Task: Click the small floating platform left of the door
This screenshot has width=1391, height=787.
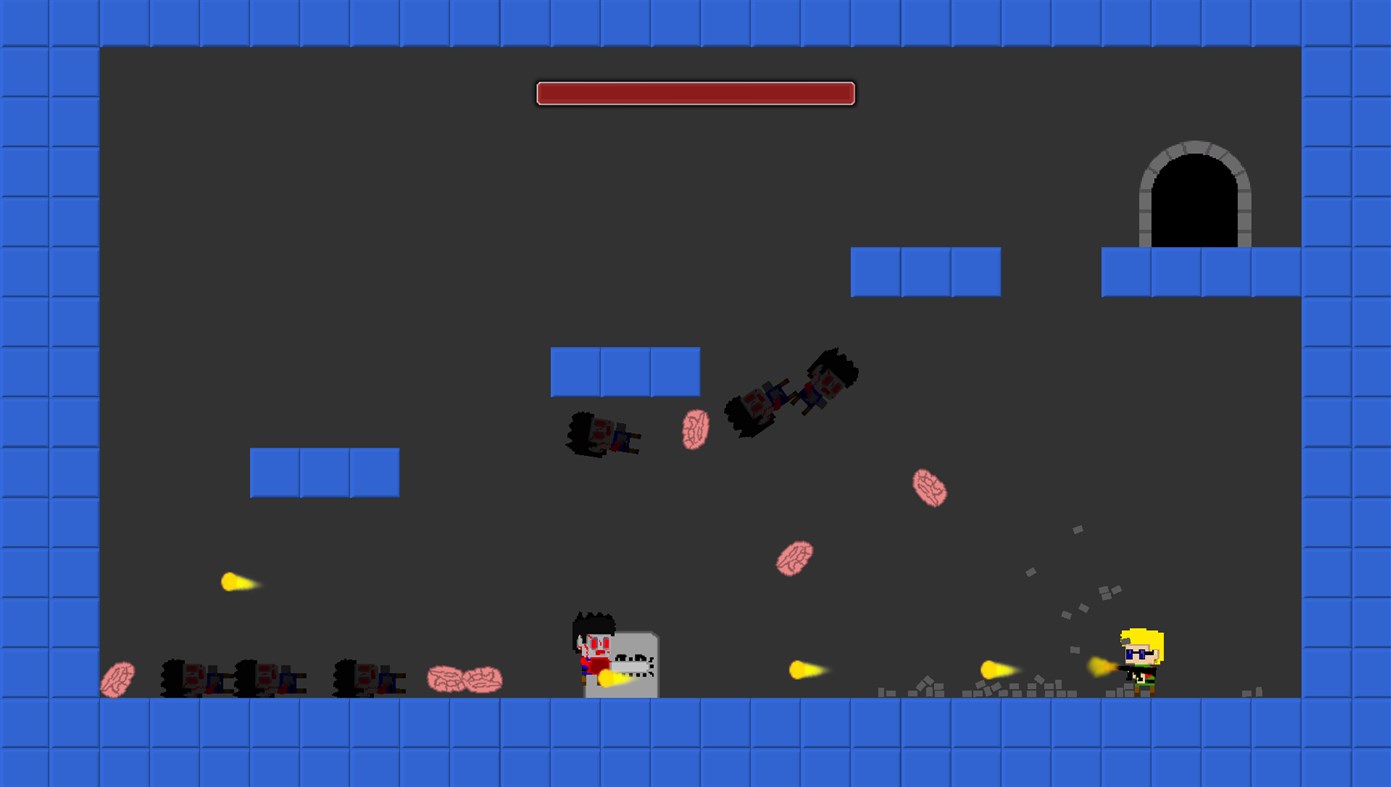Action: click(x=925, y=271)
